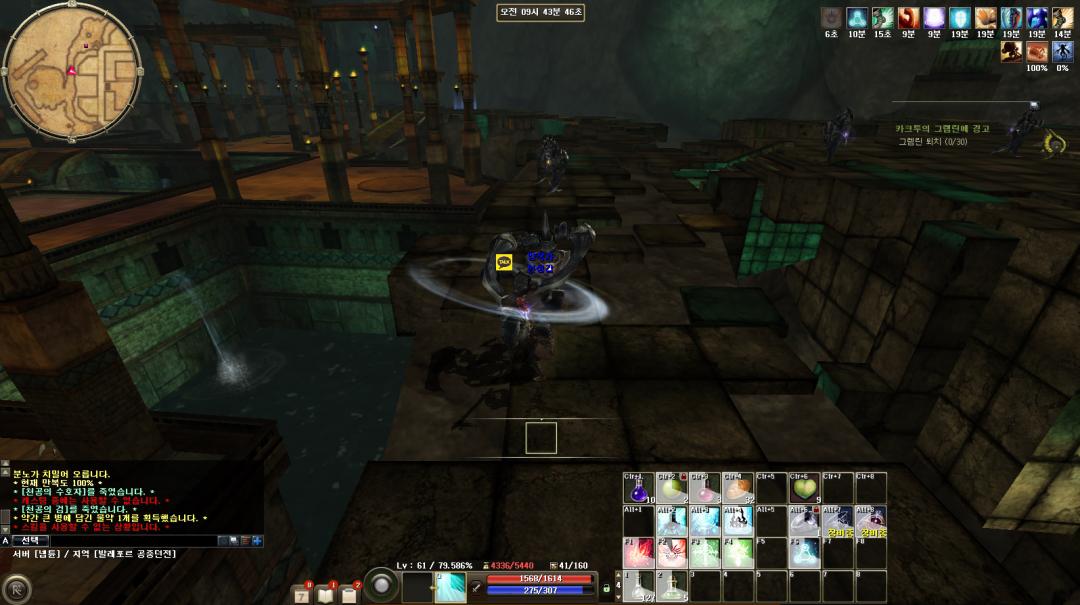The height and width of the screenshot is (605, 1080).
Task: Open the book journal icon
Action: pos(325,594)
